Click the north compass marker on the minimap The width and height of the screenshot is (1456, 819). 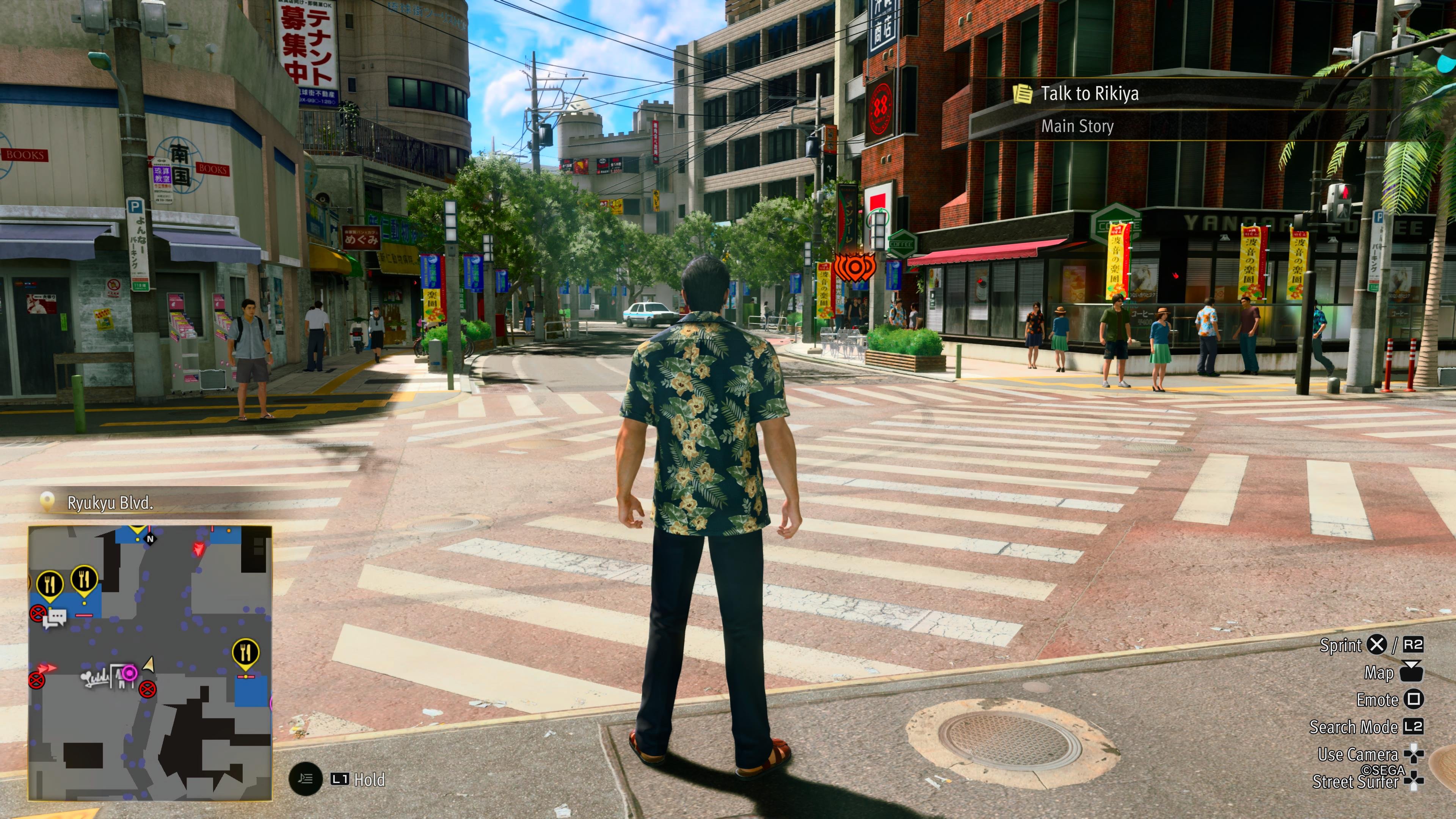tap(151, 539)
